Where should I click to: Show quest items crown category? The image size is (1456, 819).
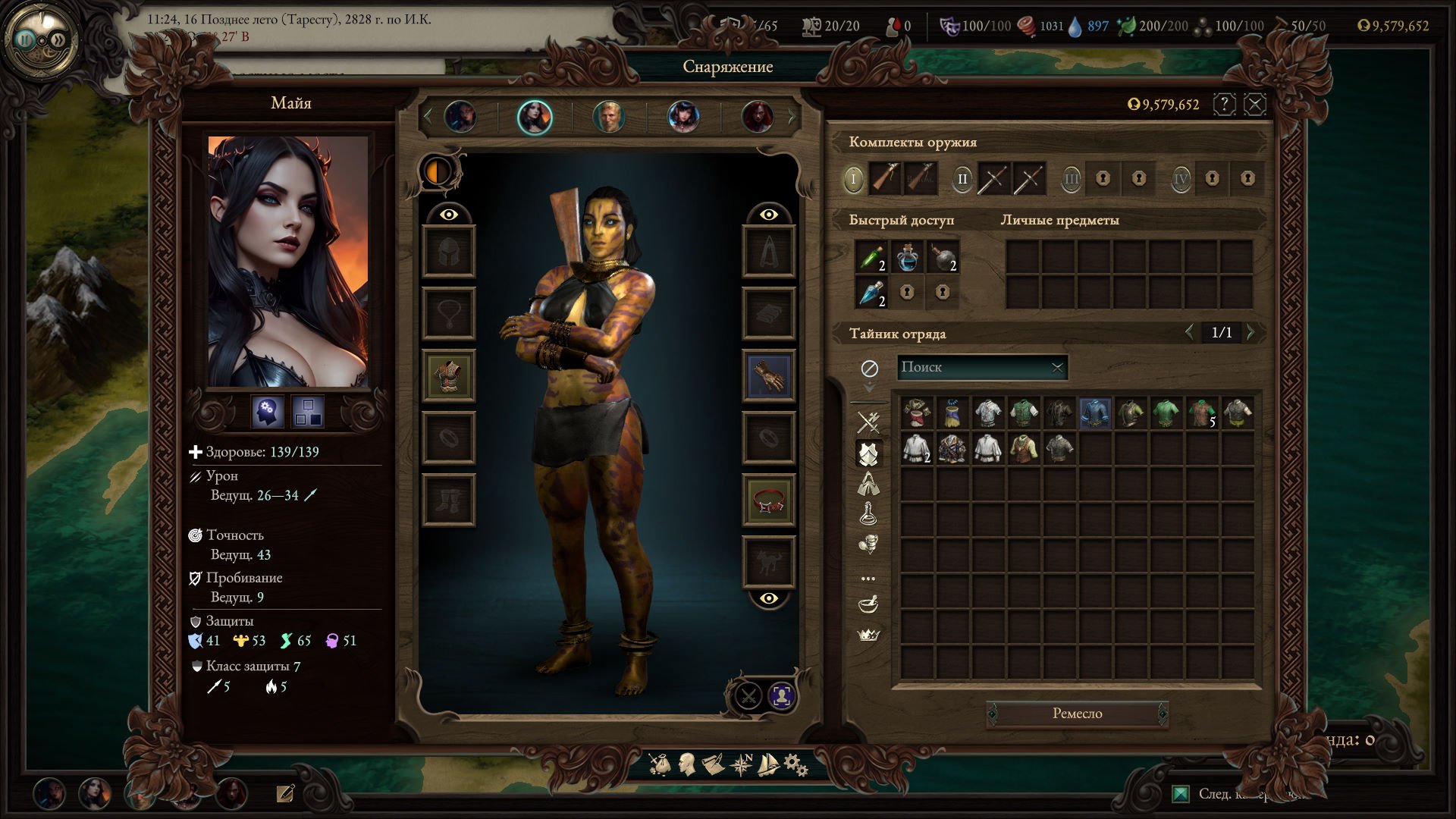pyautogui.click(x=868, y=635)
